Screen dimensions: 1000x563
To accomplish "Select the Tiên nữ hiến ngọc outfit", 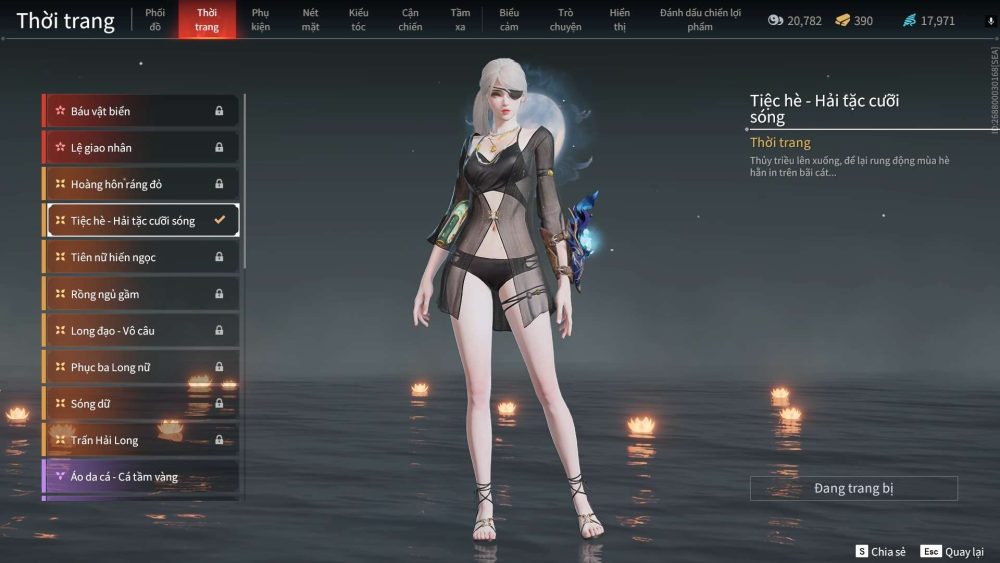I will click(141, 257).
